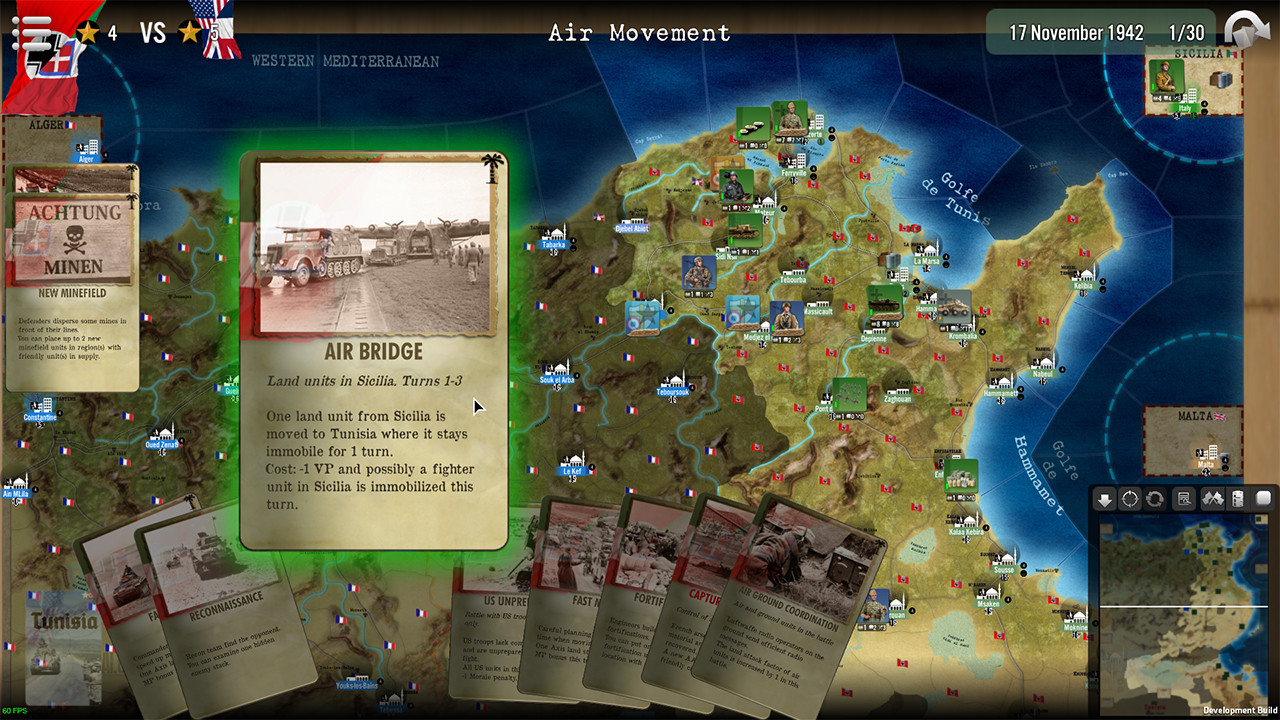Screen dimensions: 1280x720
Task: Open the card deck icon in the map toolbar
Action: click(1238, 498)
